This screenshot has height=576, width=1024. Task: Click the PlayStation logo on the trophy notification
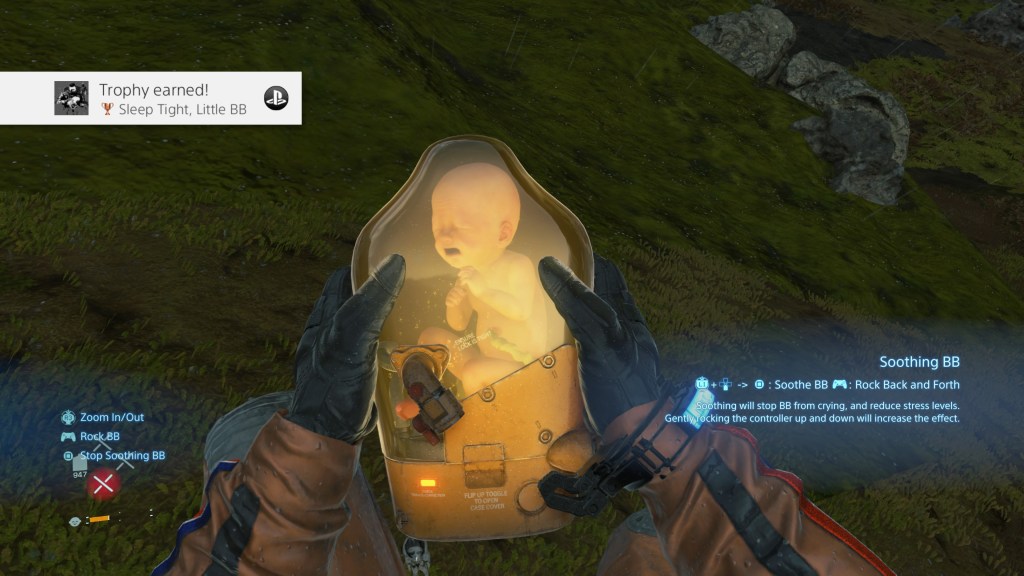(x=276, y=98)
